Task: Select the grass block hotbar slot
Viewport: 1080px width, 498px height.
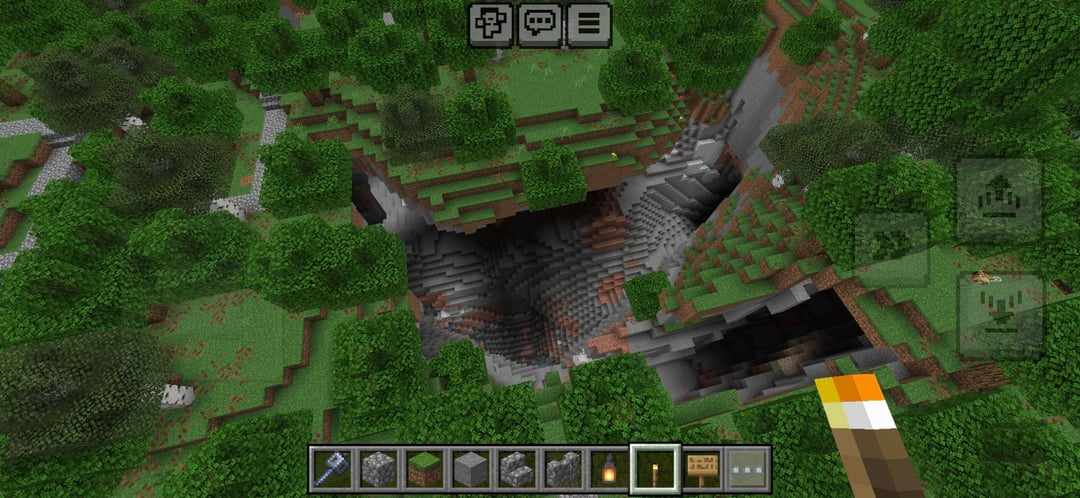Action: point(424,468)
